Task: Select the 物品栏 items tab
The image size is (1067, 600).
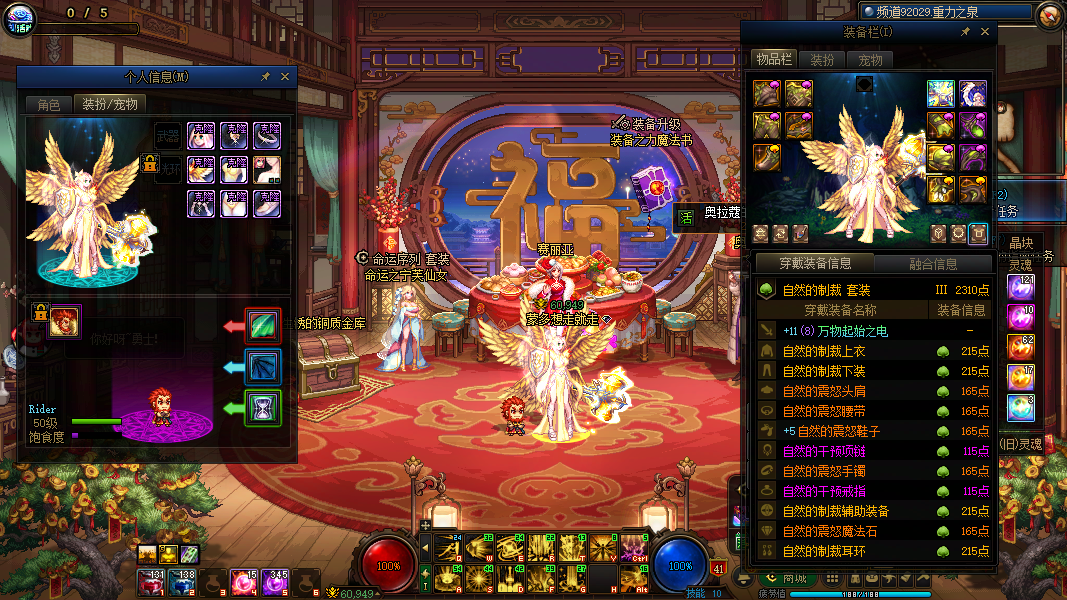Action: pyautogui.click(x=773, y=60)
